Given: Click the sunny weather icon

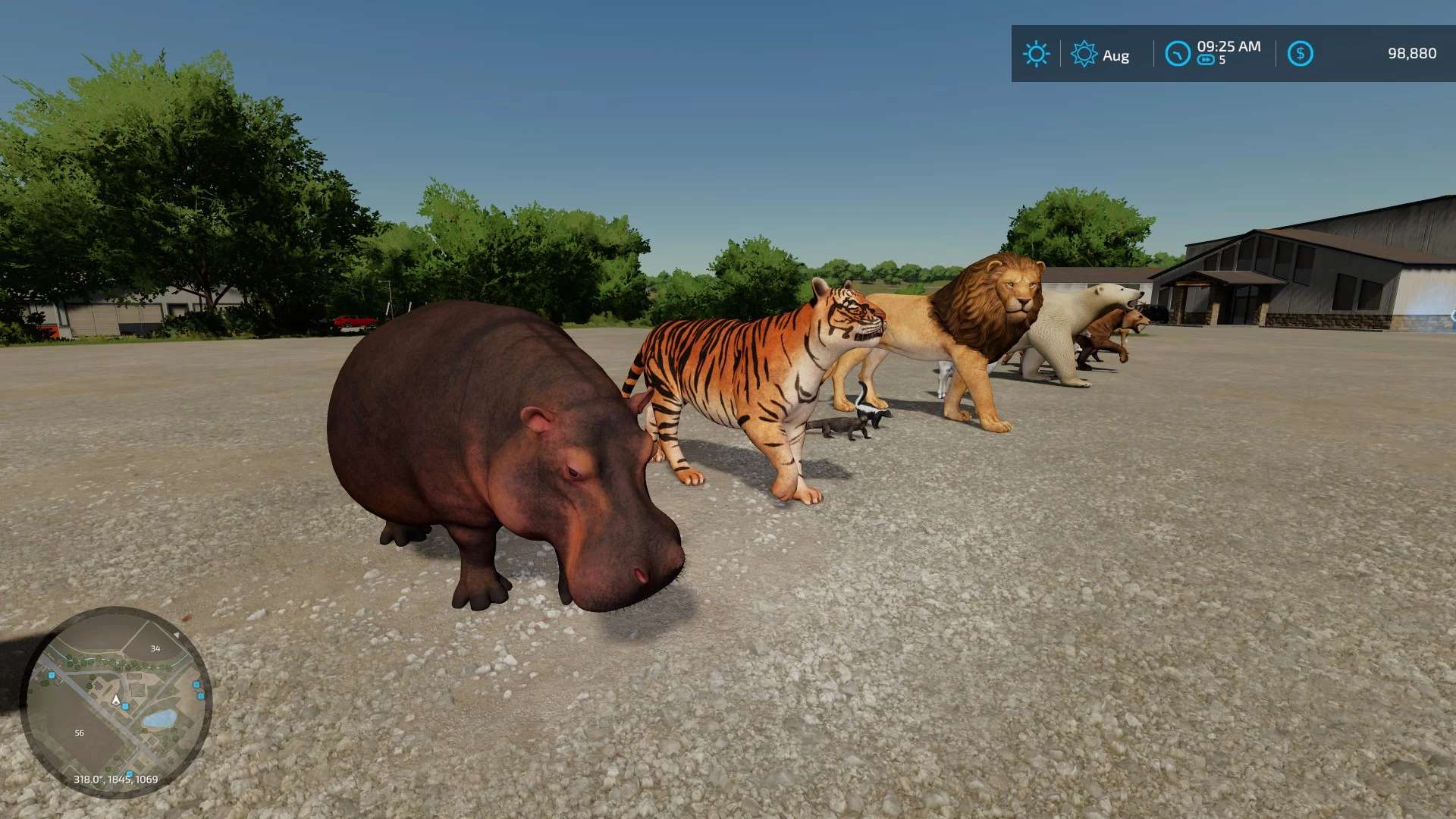Looking at the screenshot, I should (x=1036, y=54).
